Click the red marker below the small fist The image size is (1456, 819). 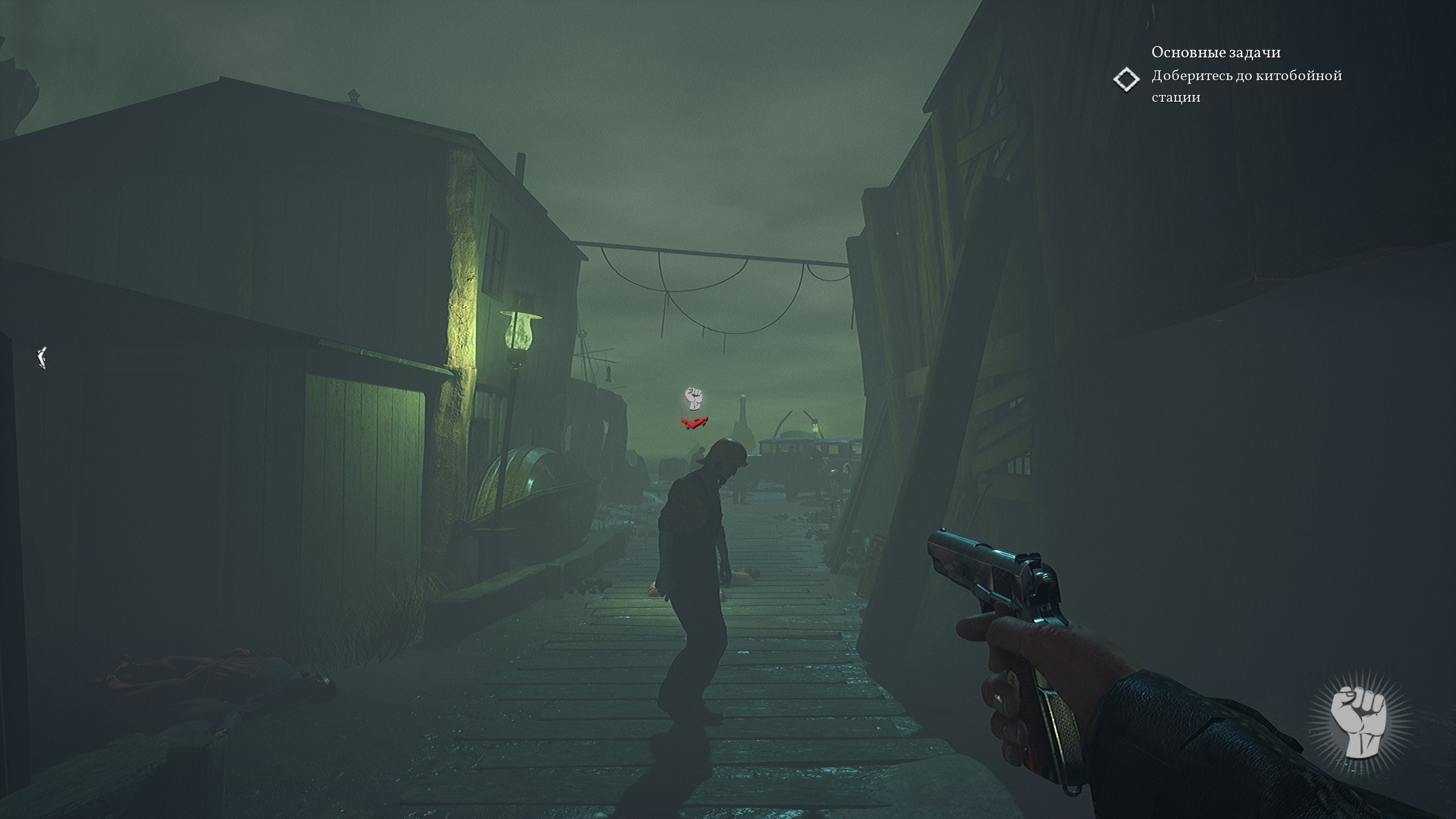pyautogui.click(x=694, y=423)
